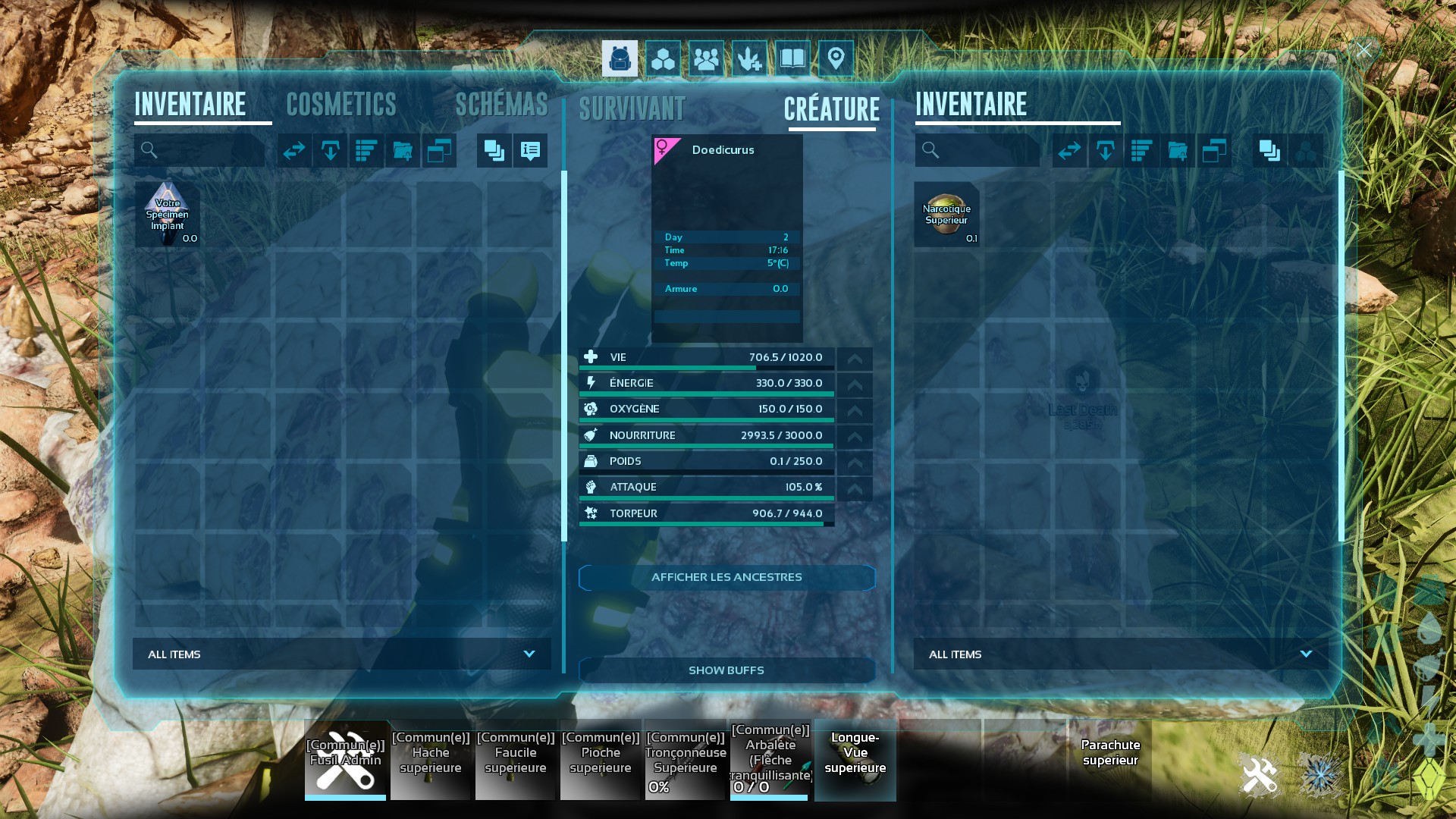The width and height of the screenshot is (1456, 819).
Task: Open the map marker tab
Action: [836, 58]
